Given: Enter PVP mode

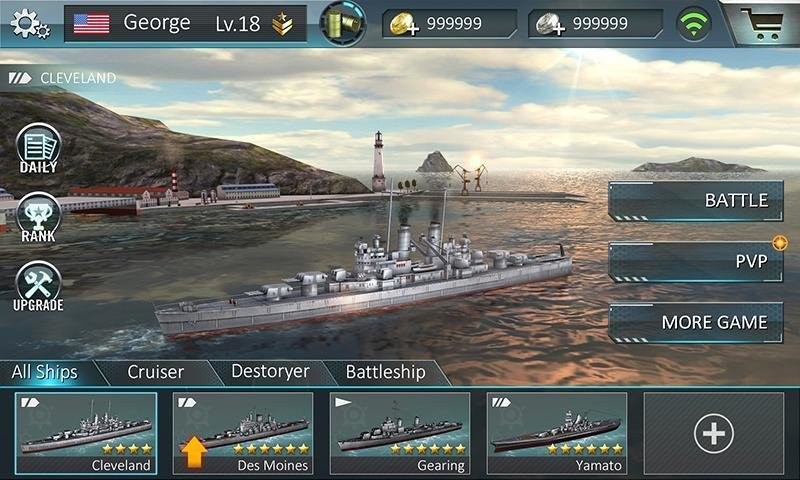Looking at the screenshot, I should [x=695, y=262].
